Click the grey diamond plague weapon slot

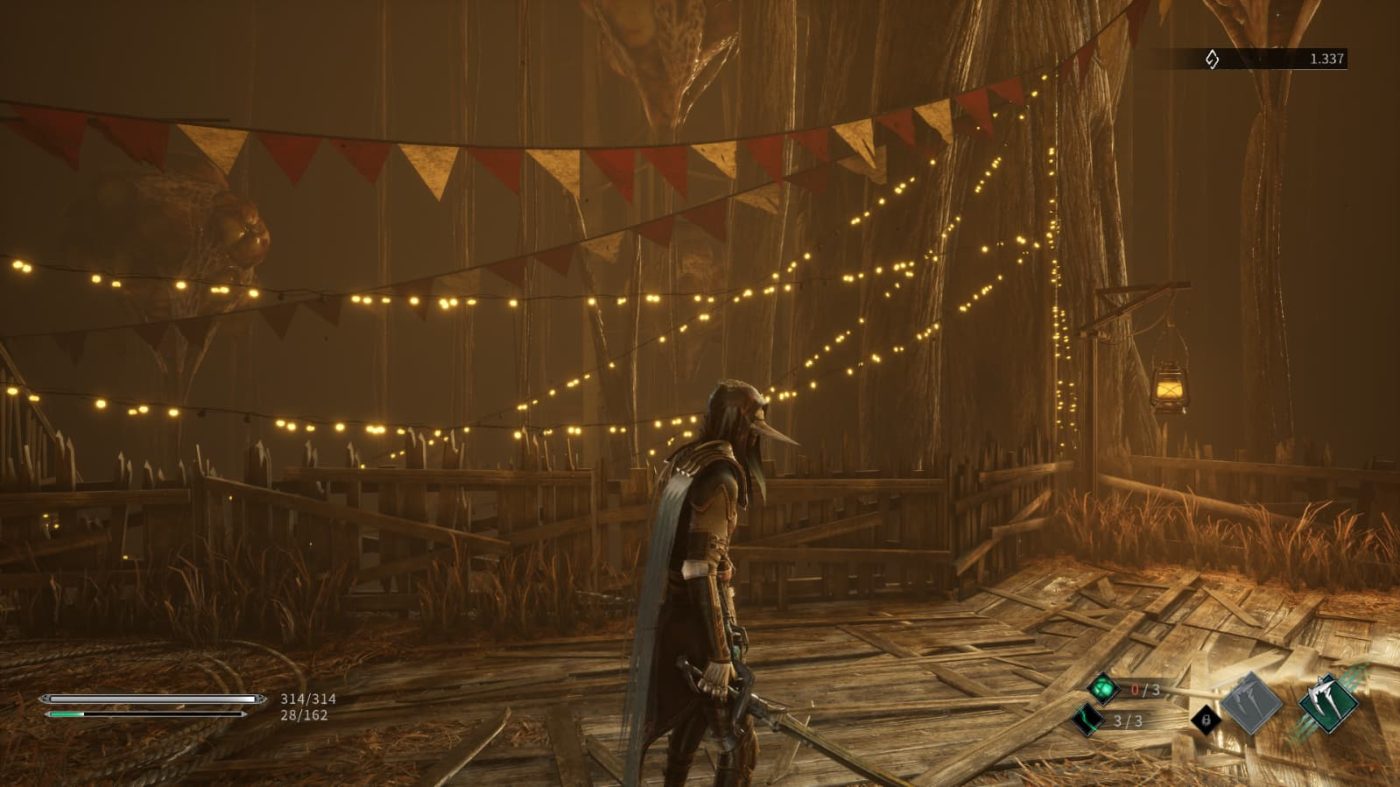tap(1251, 703)
